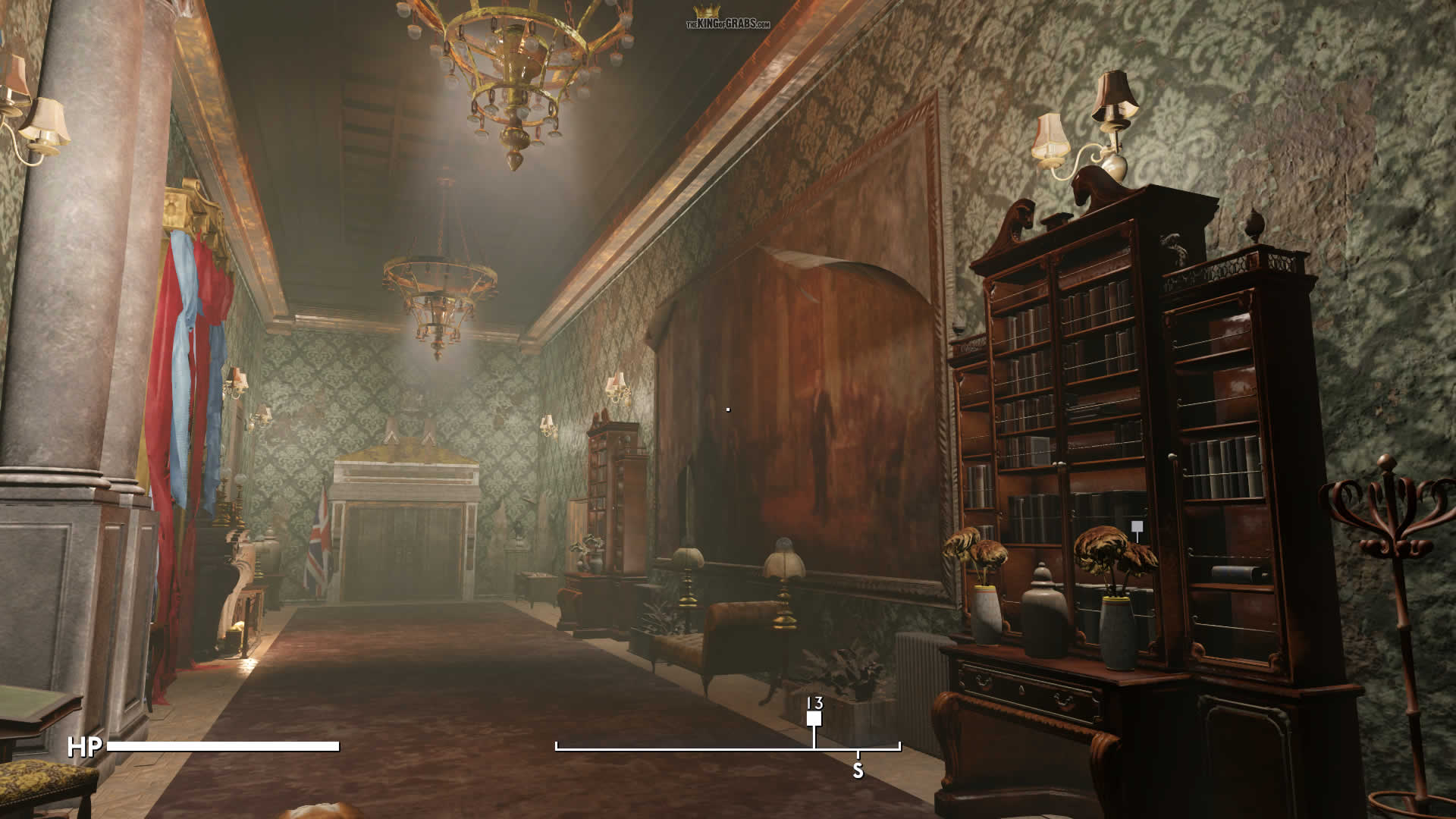The image size is (1456, 819).
Task: Select the South indicator on the compass
Action: point(858,770)
